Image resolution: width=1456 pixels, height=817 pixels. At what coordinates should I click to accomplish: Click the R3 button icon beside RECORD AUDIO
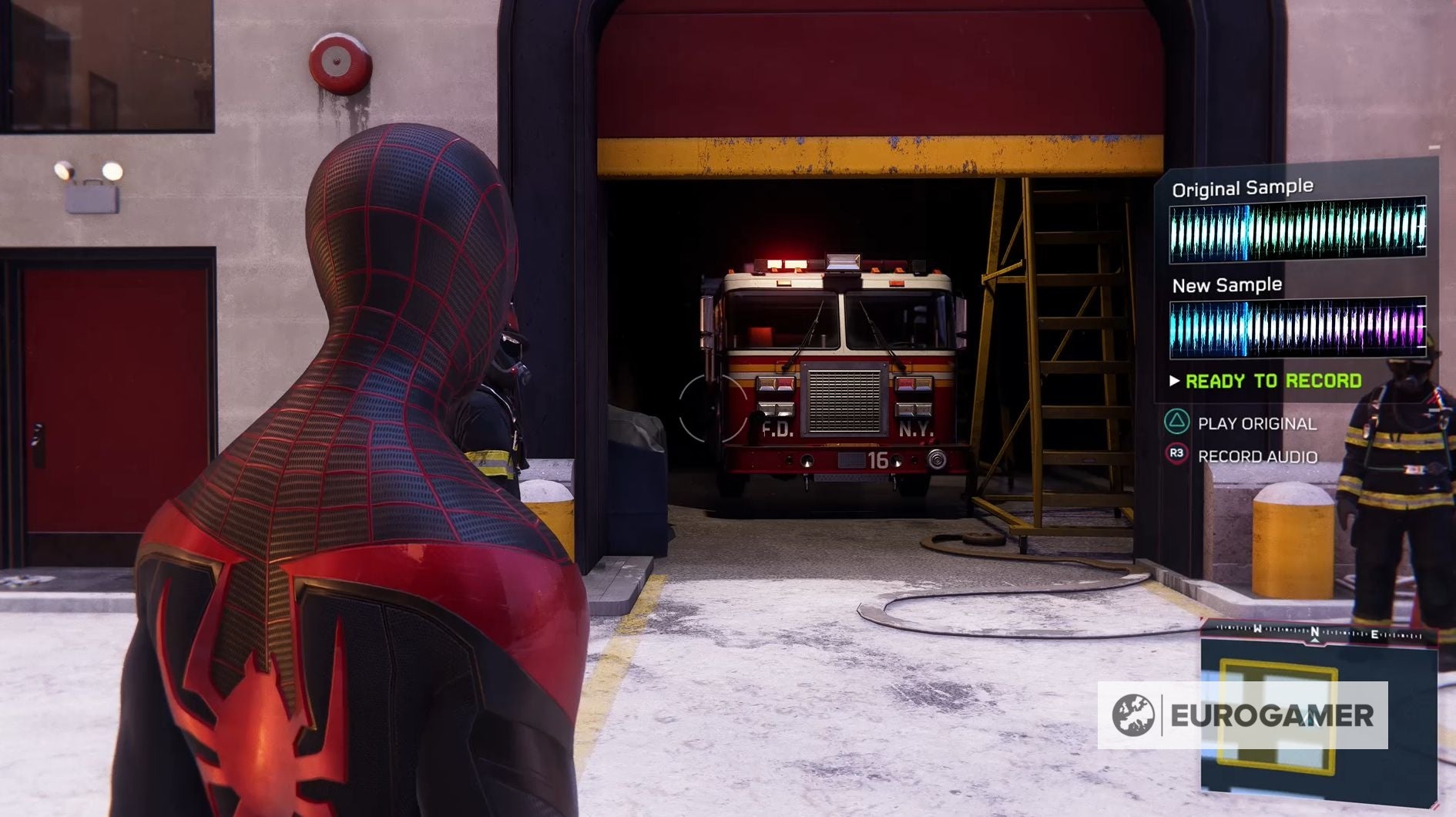pos(1175,455)
